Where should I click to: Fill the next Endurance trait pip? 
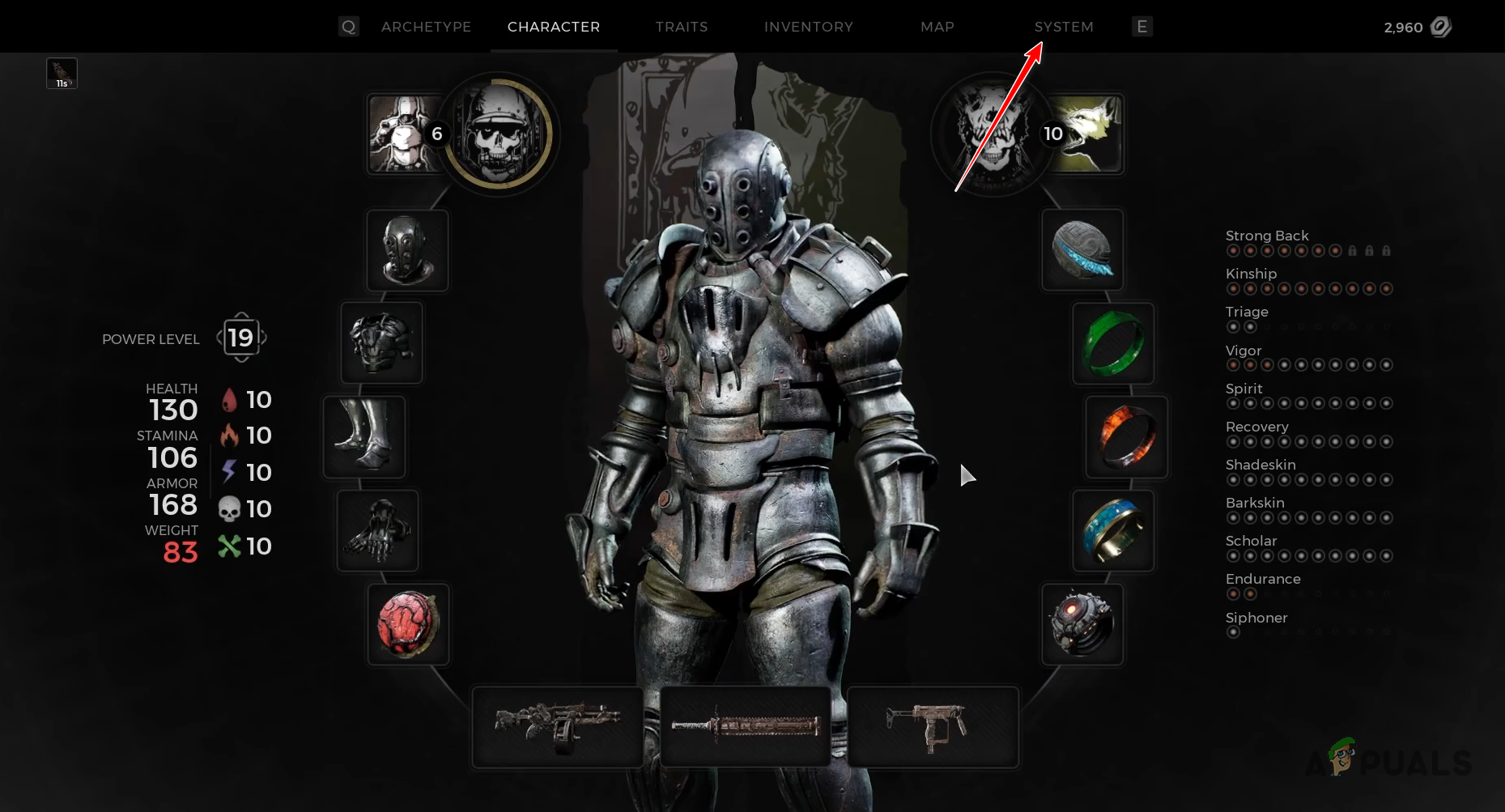click(x=1268, y=593)
